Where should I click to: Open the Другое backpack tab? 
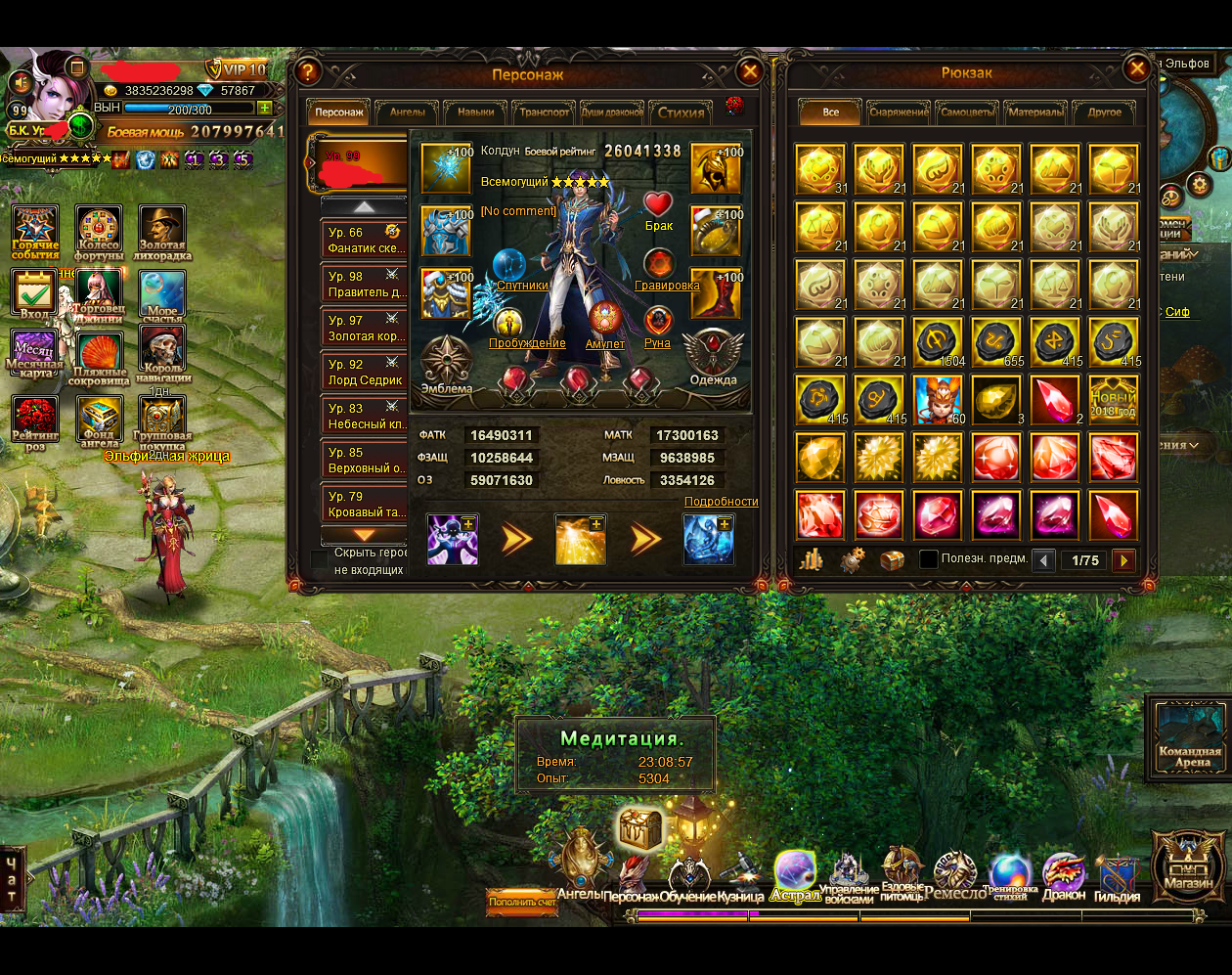pyautogui.click(x=1105, y=112)
